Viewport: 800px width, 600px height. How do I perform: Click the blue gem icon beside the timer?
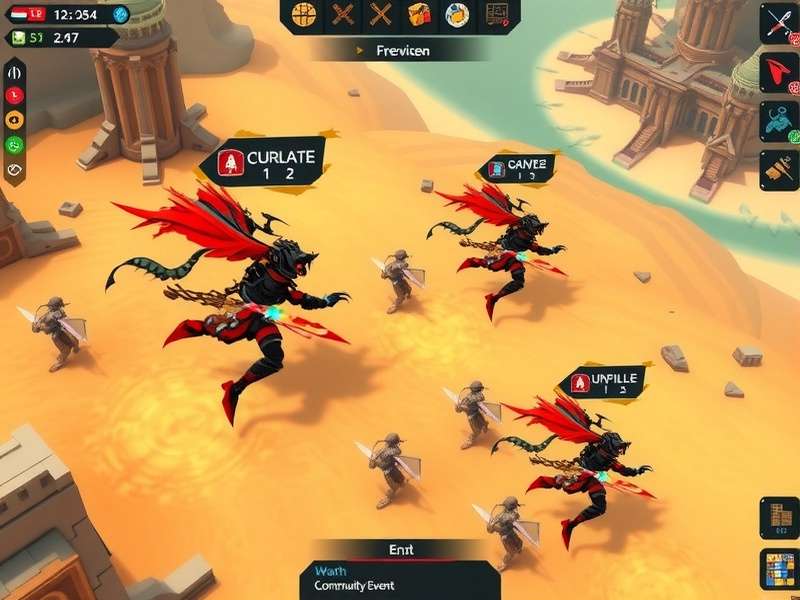(120, 14)
